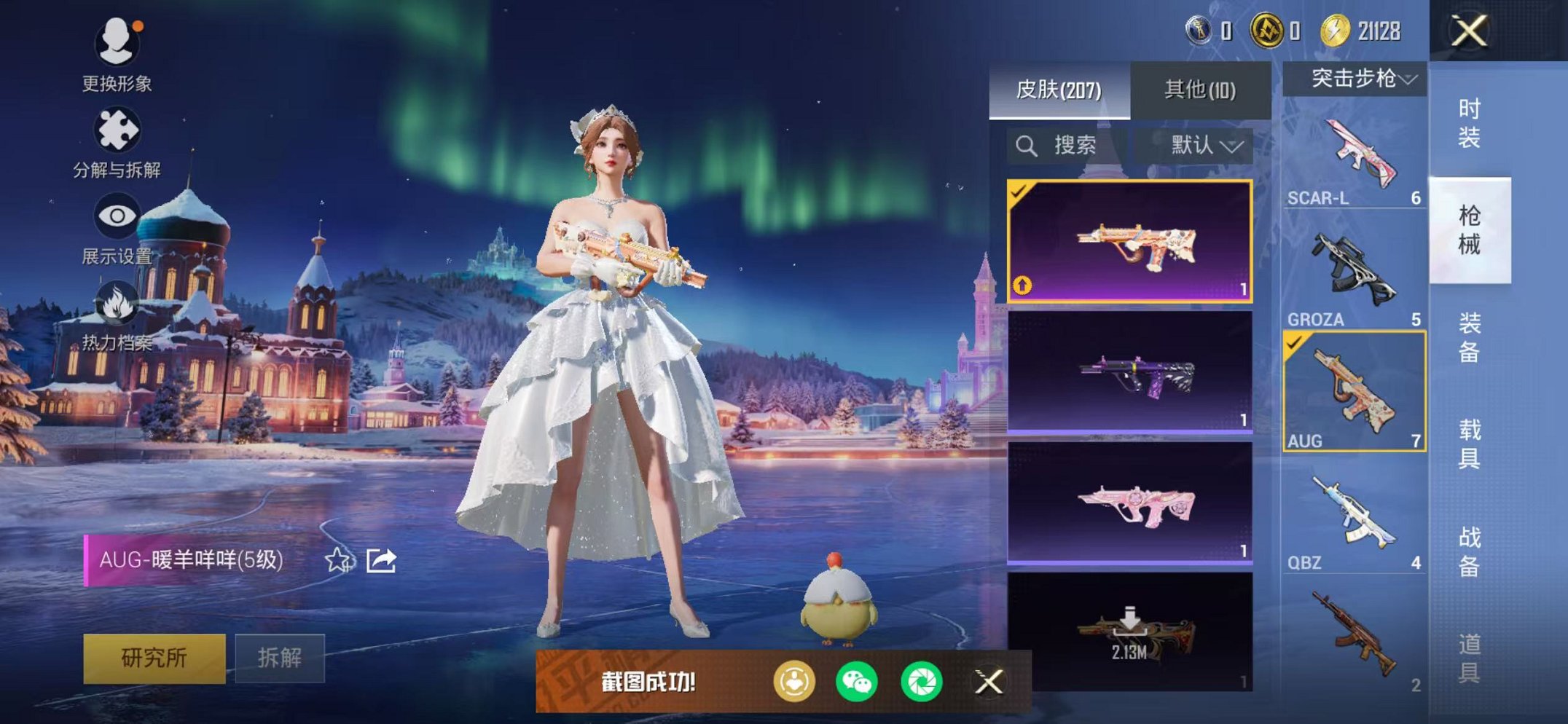Switch to the 其他(10) tab
Image resolution: width=1568 pixels, height=724 pixels.
tap(1199, 90)
